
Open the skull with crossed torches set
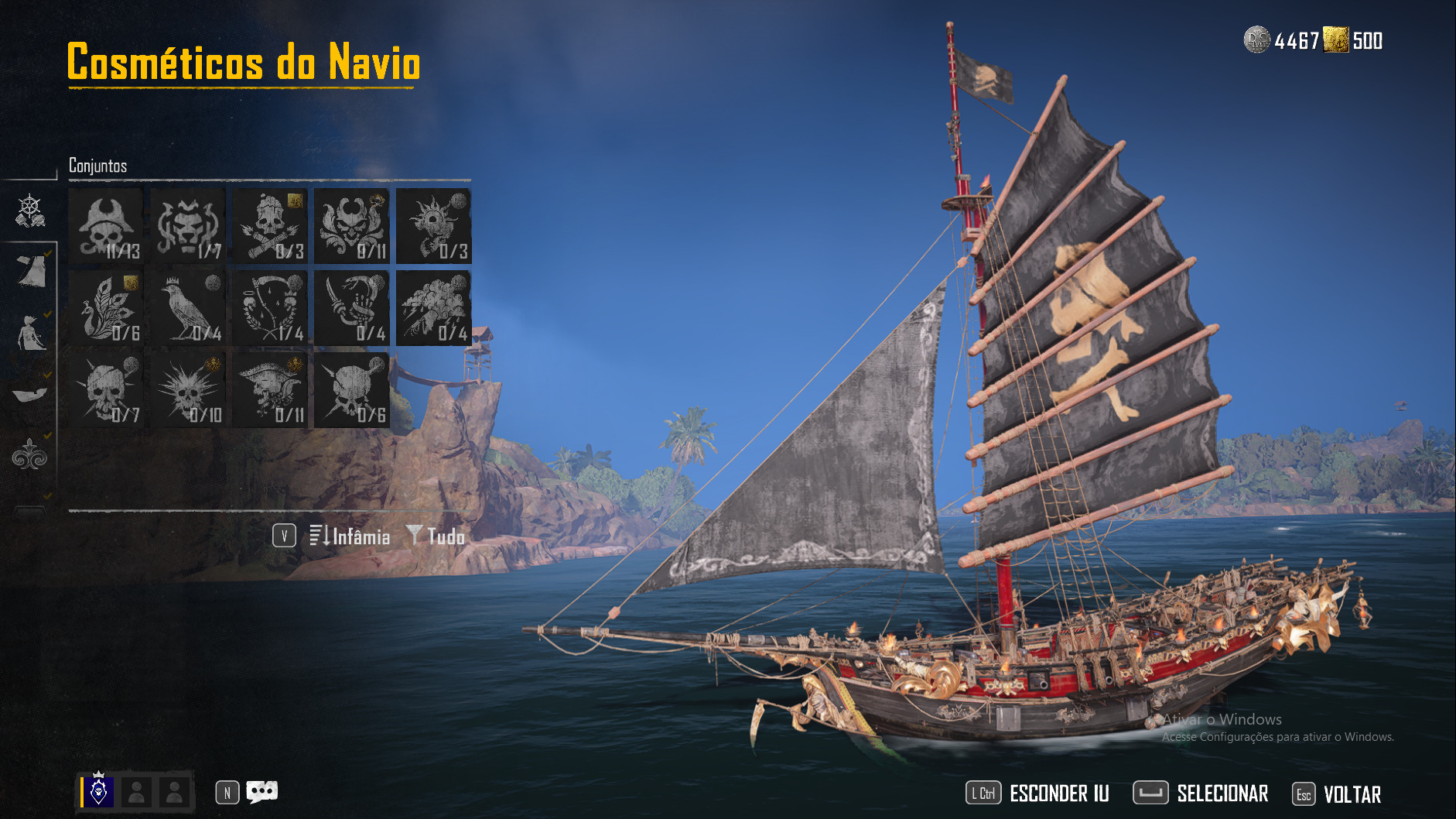[270, 226]
